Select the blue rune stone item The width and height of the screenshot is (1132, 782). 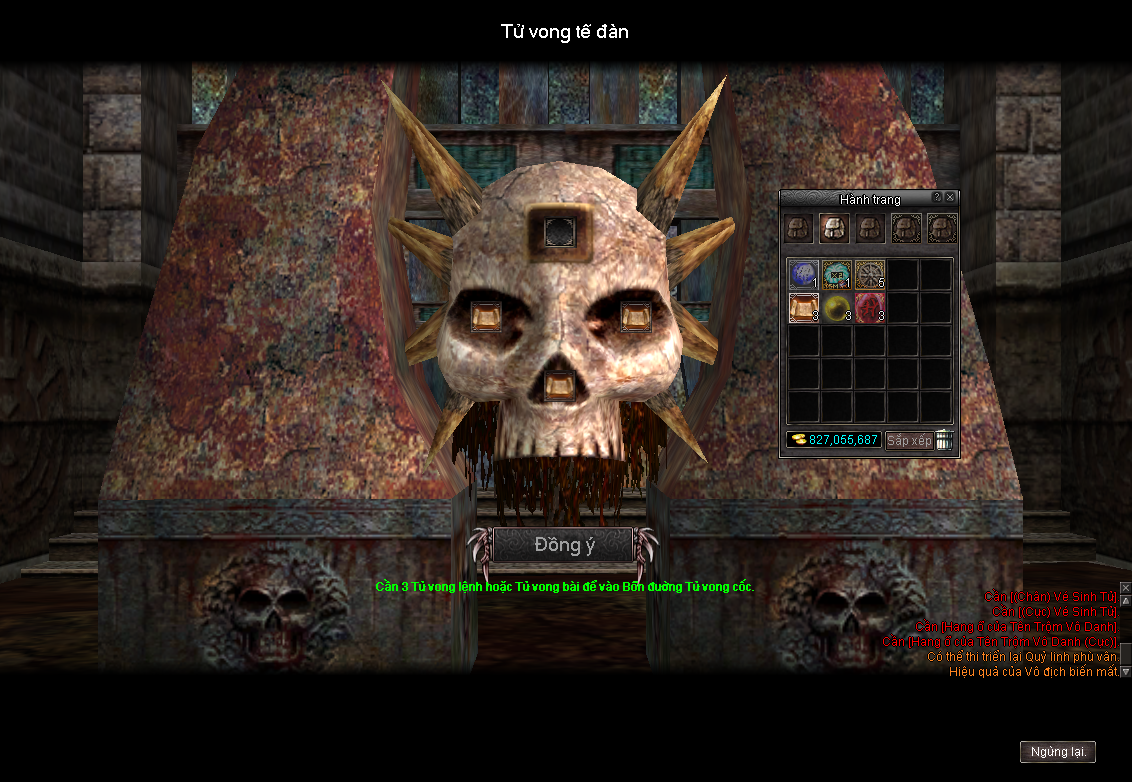803,274
